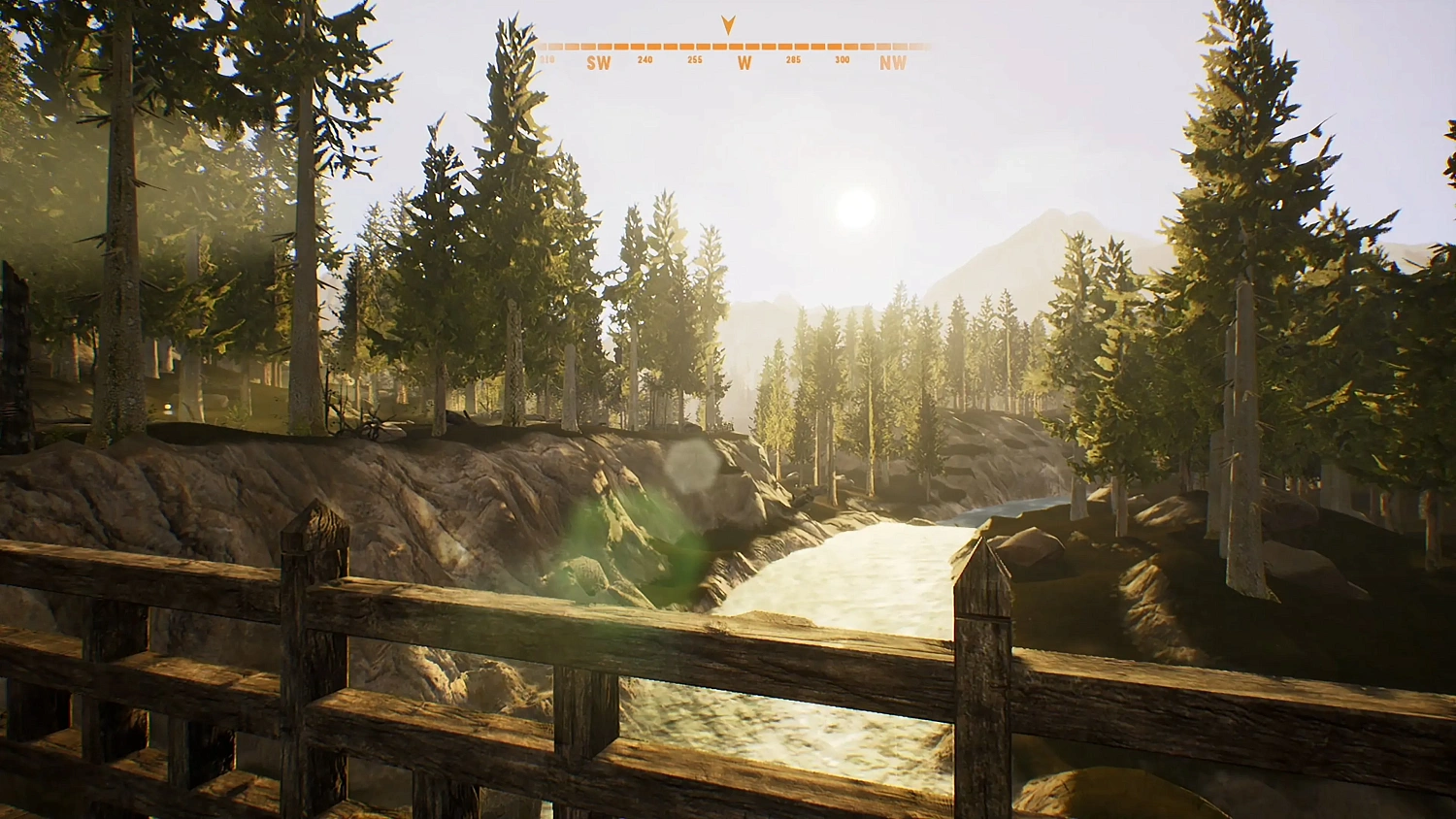Click the SW marking on the compass
This screenshot has height=819, width=1456.
(600, 62)
